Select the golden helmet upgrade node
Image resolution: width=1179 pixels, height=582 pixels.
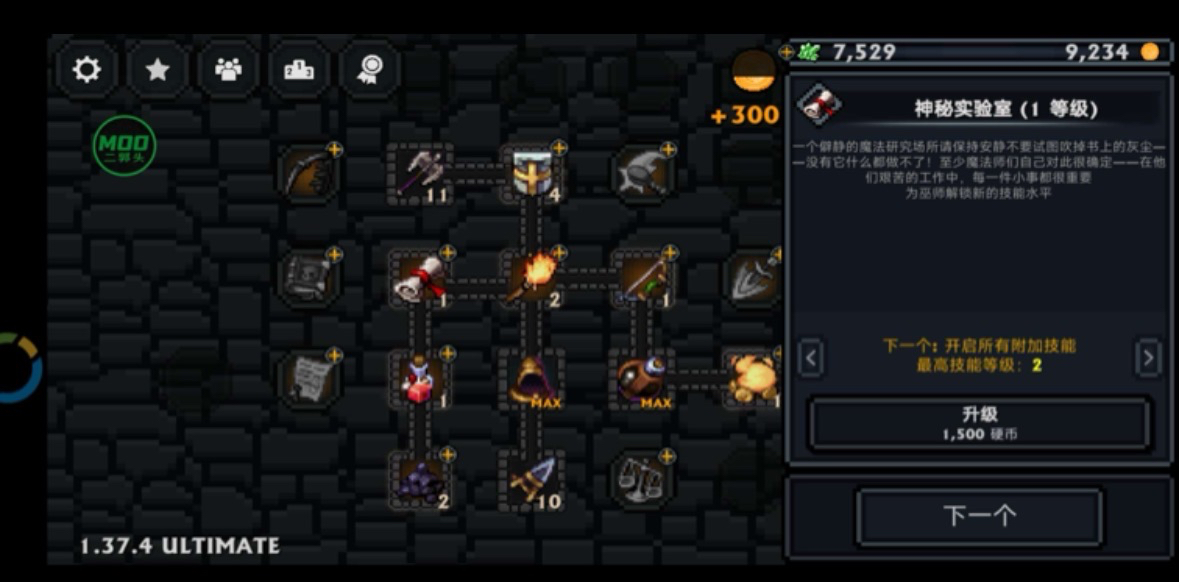(530, 174)
